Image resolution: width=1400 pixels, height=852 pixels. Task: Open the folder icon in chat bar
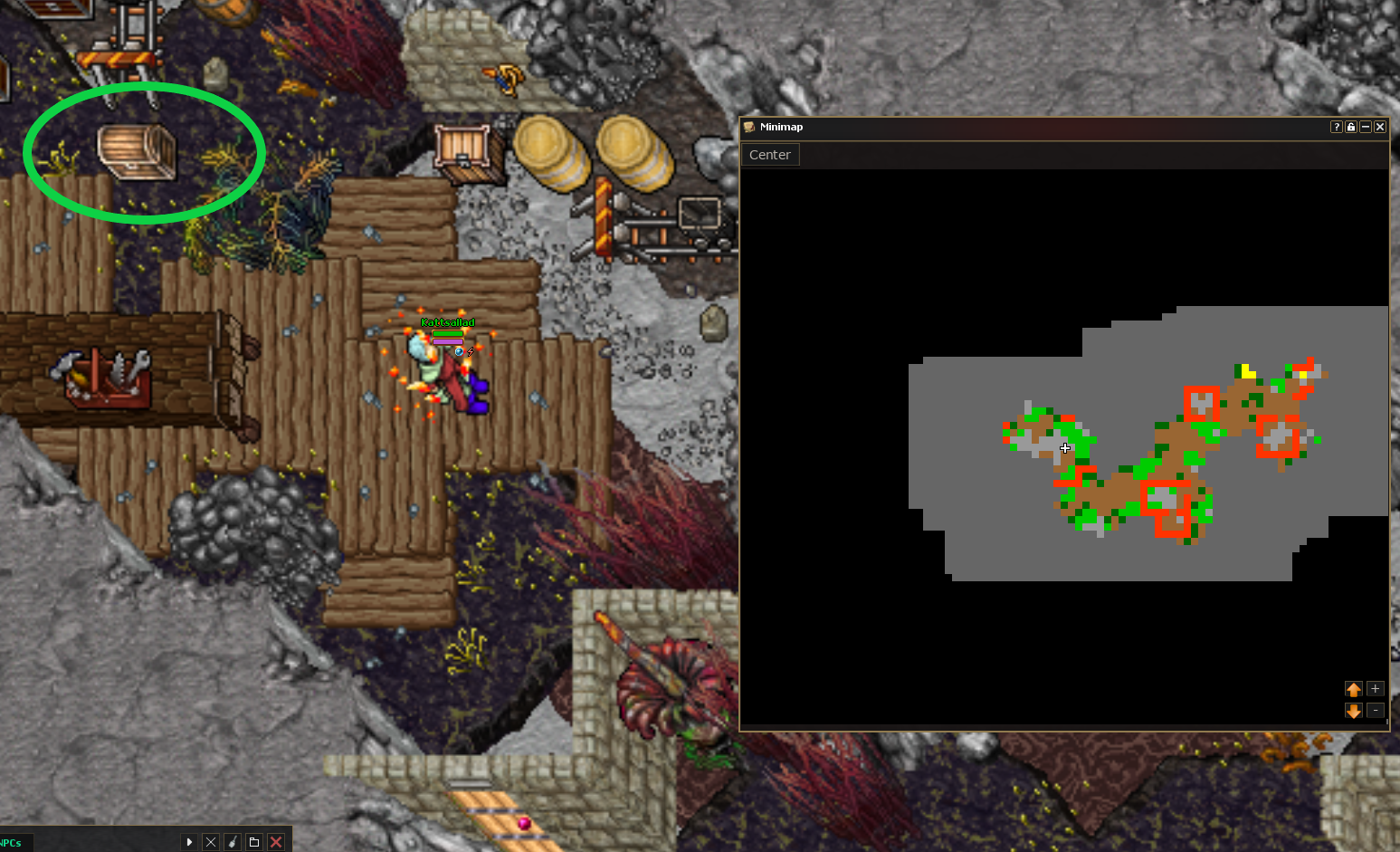(254, 842)
